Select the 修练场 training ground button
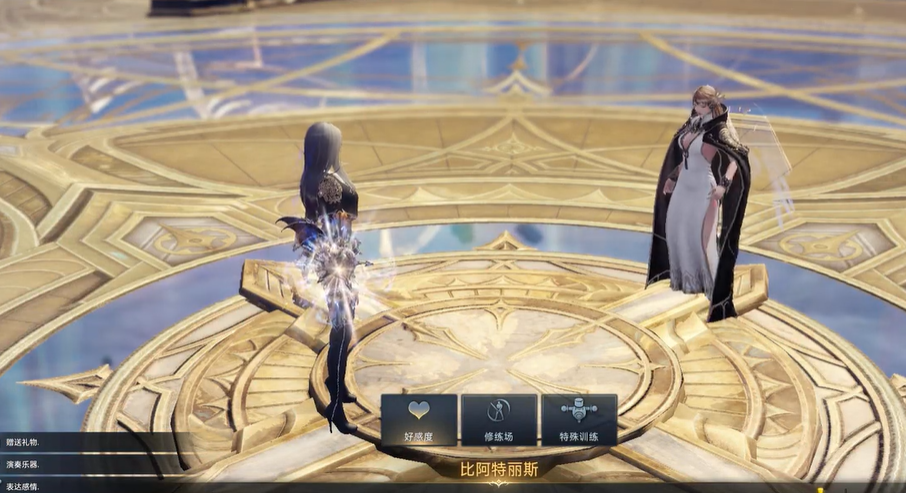This screenshot has height=493, width=906. [x=499, y=420]
